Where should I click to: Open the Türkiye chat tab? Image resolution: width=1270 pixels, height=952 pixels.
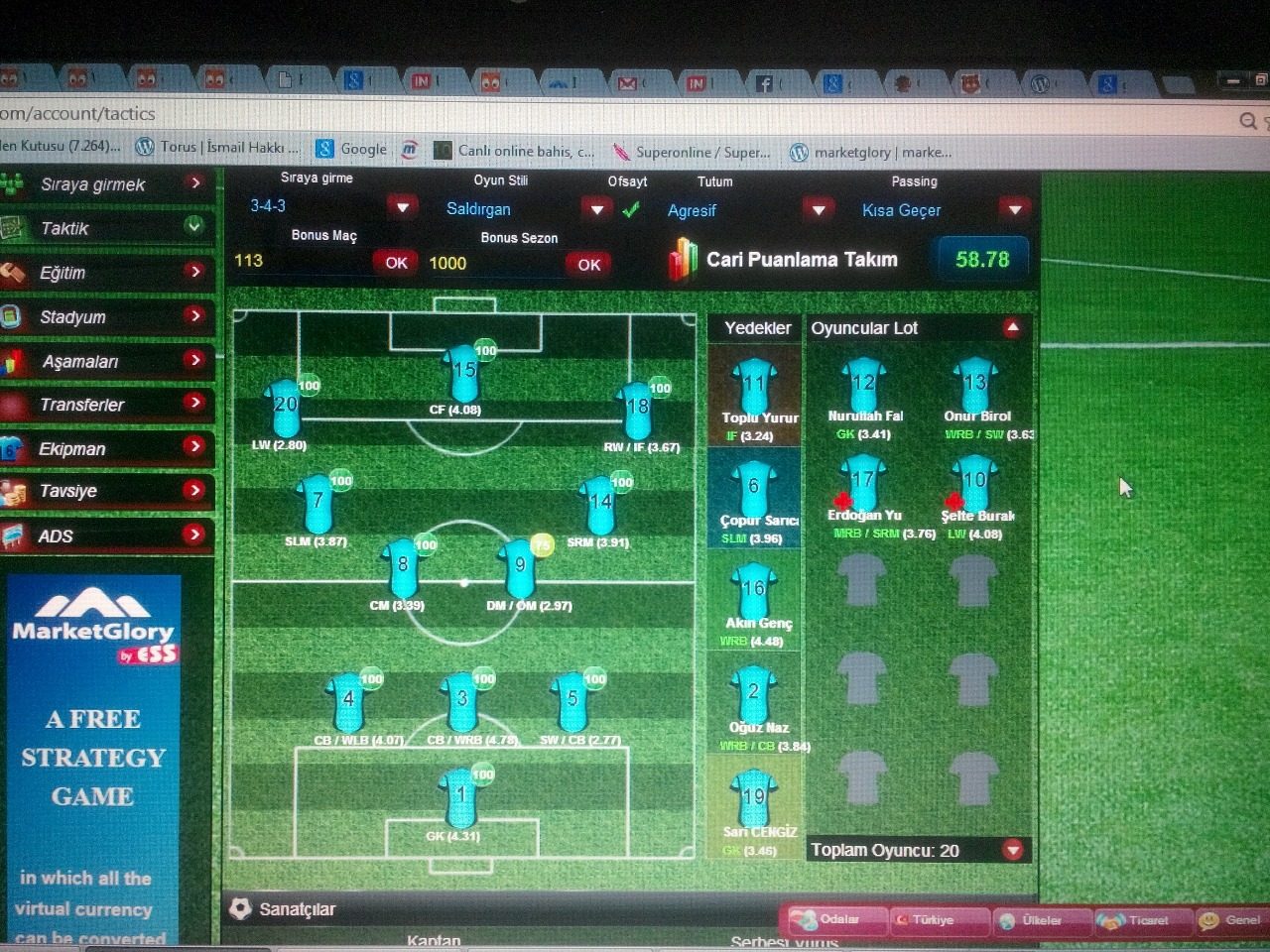[x=933, y=920]
